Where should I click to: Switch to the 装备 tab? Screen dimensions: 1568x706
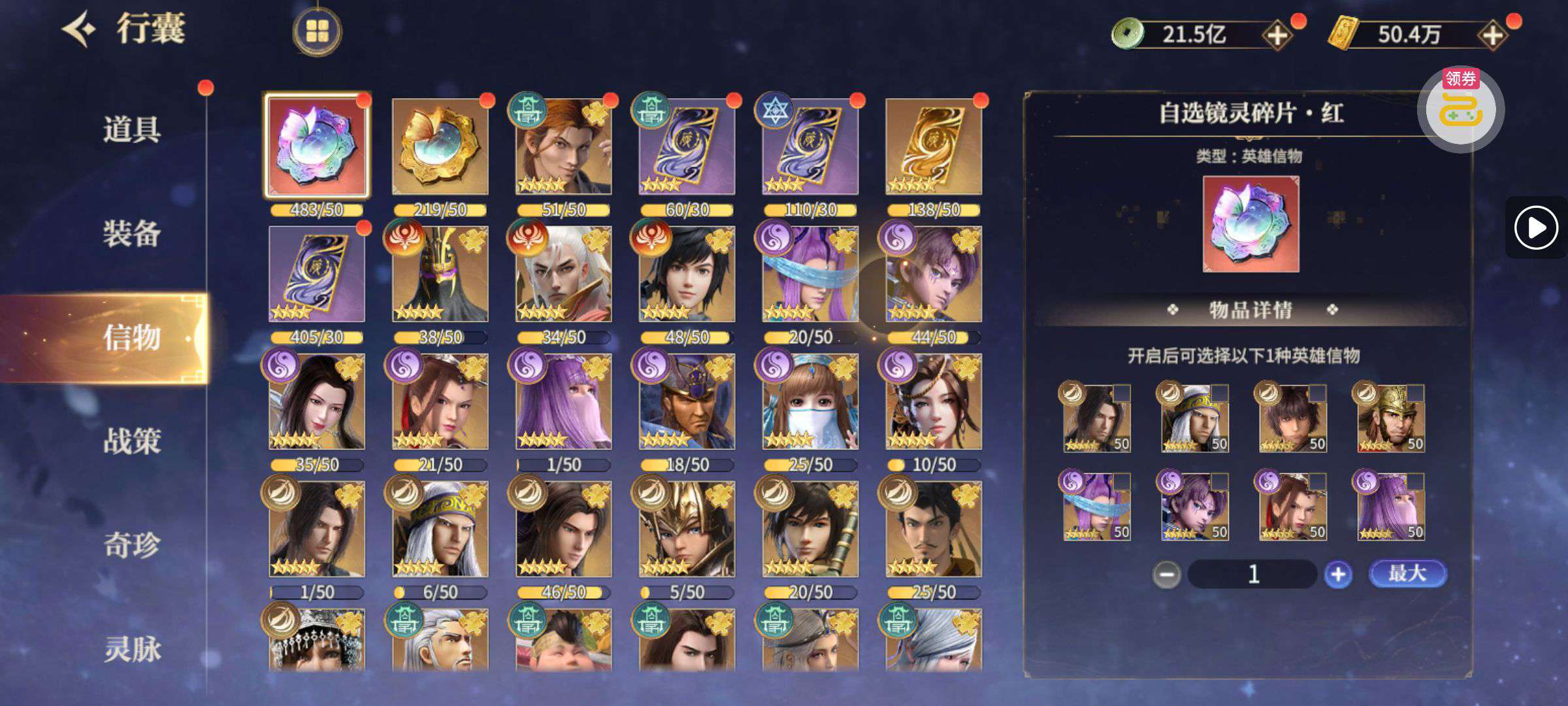(x=131, y=233)
